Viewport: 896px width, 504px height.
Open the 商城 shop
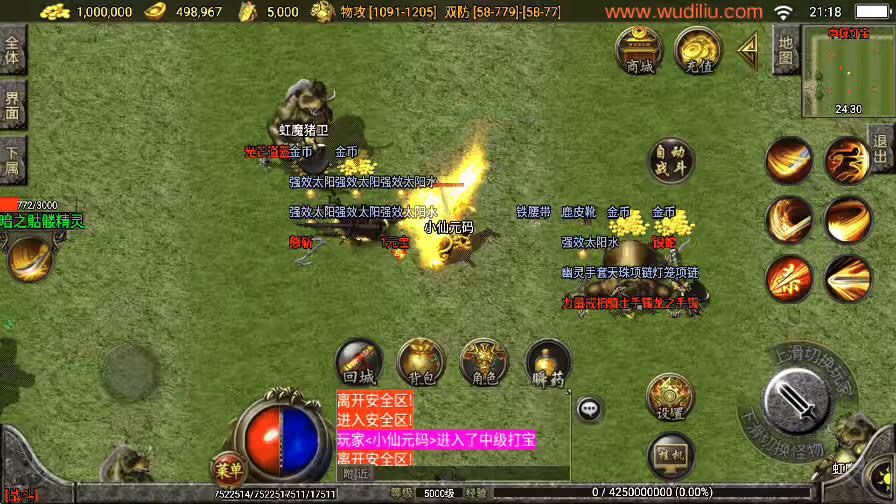tap(638, 50)
